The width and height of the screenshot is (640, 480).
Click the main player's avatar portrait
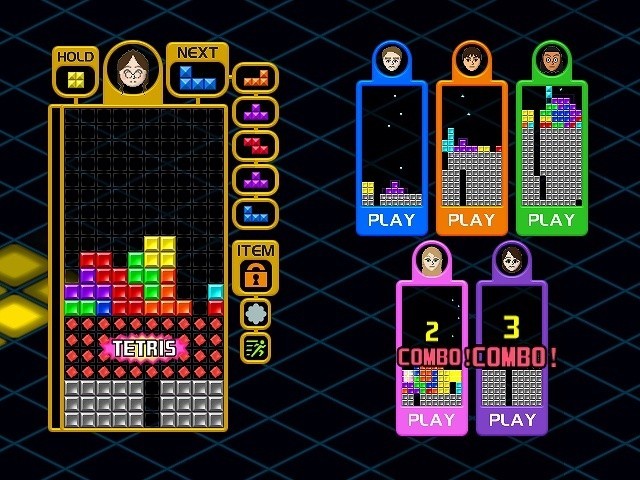(133, 70)
